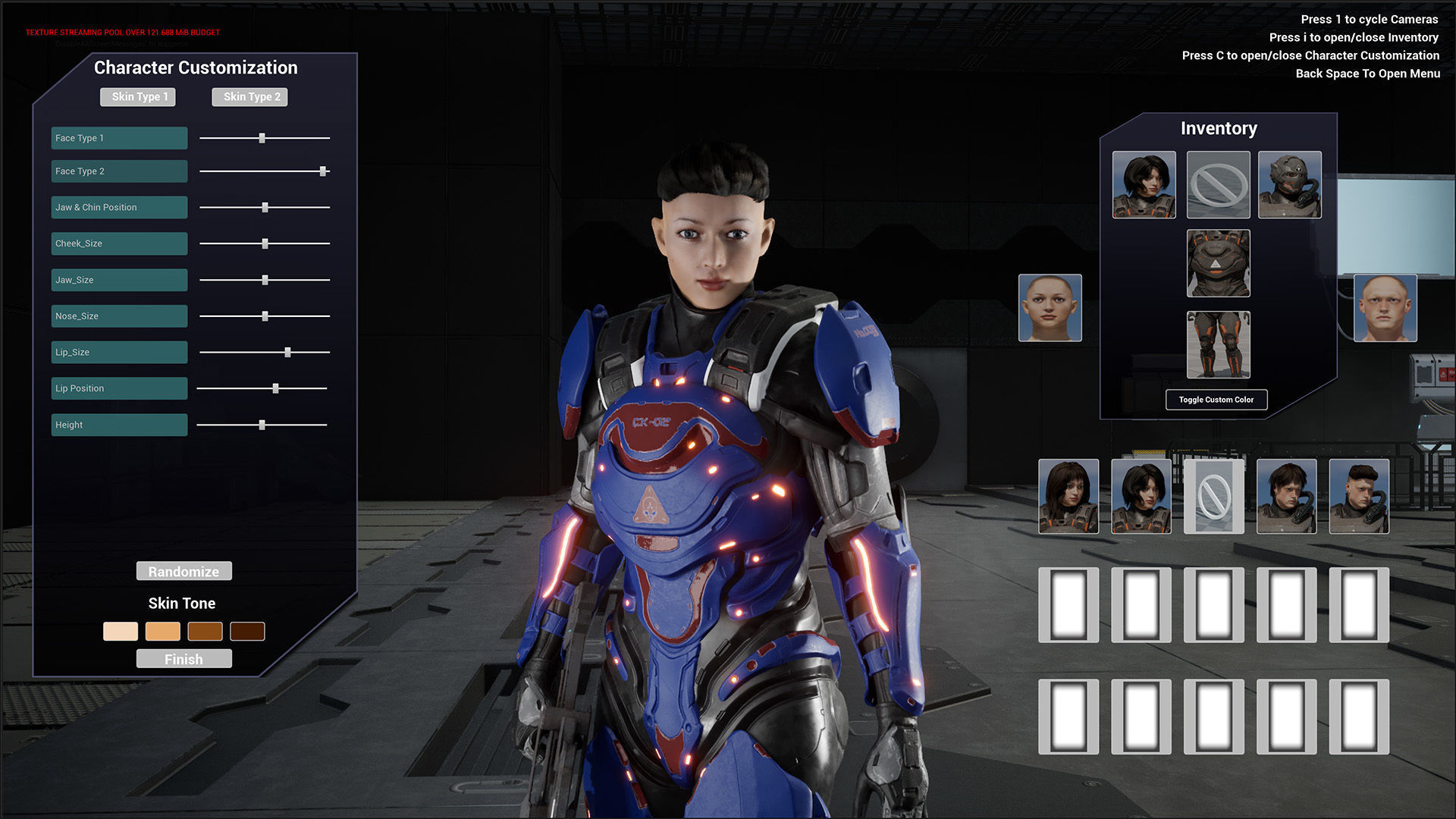Viewport: 1456px width, 819px height.
Task: Select the male bald head thumbnail
Action: pos(1385,308)
